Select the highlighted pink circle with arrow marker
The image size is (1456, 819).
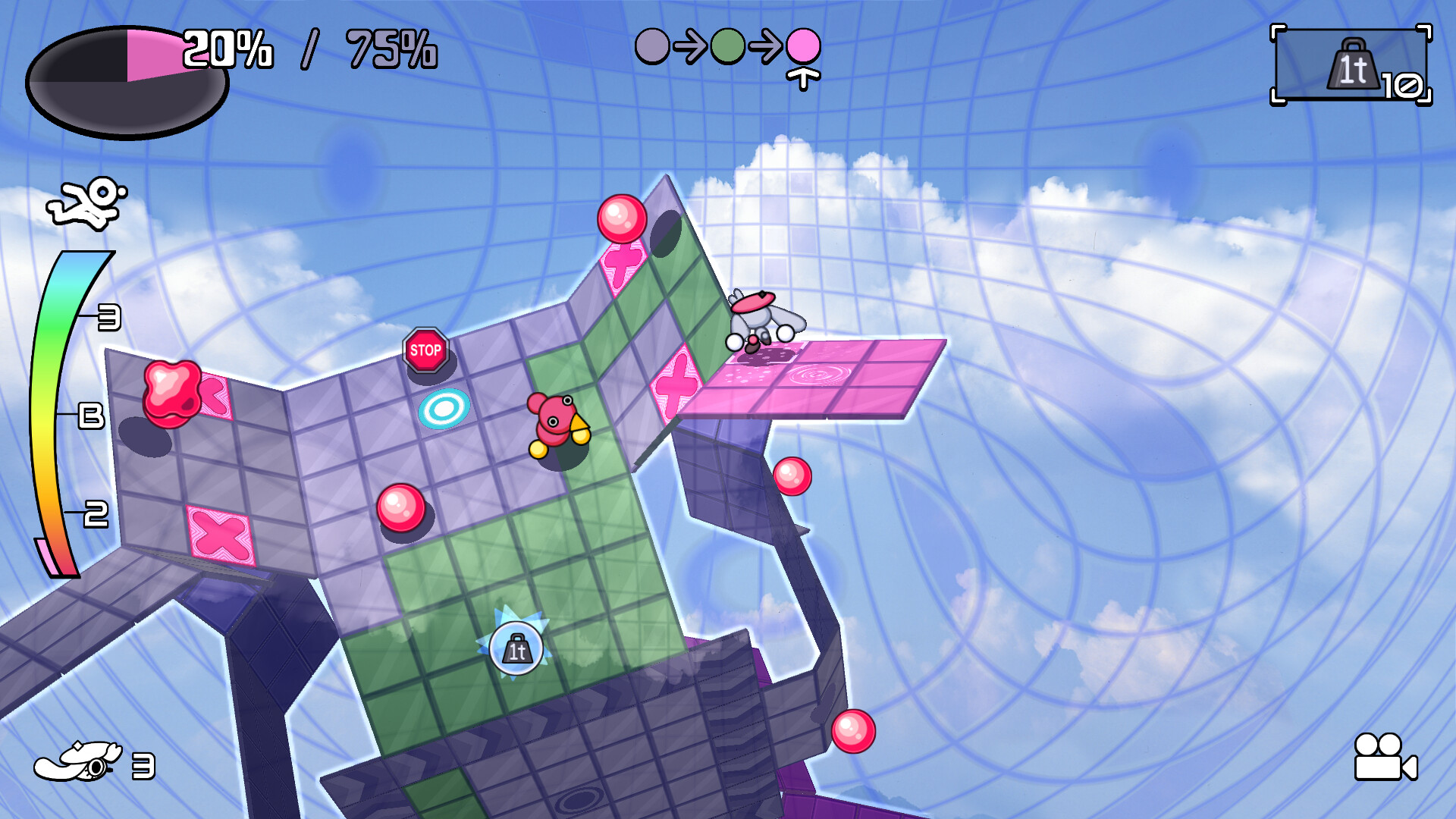point(802,47)
